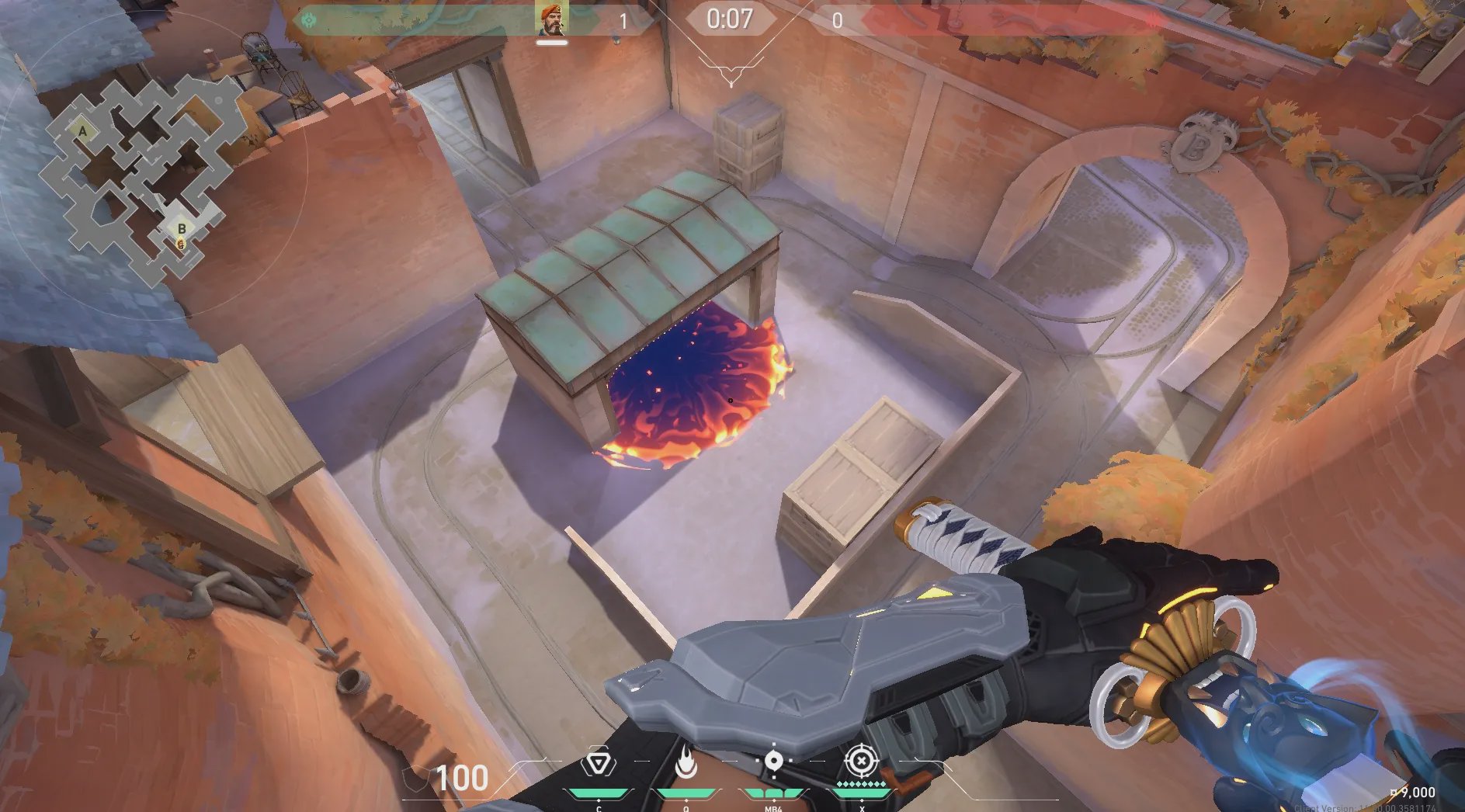
Task: Click the A site marker on minimap
Action: (x=83, y=131)
